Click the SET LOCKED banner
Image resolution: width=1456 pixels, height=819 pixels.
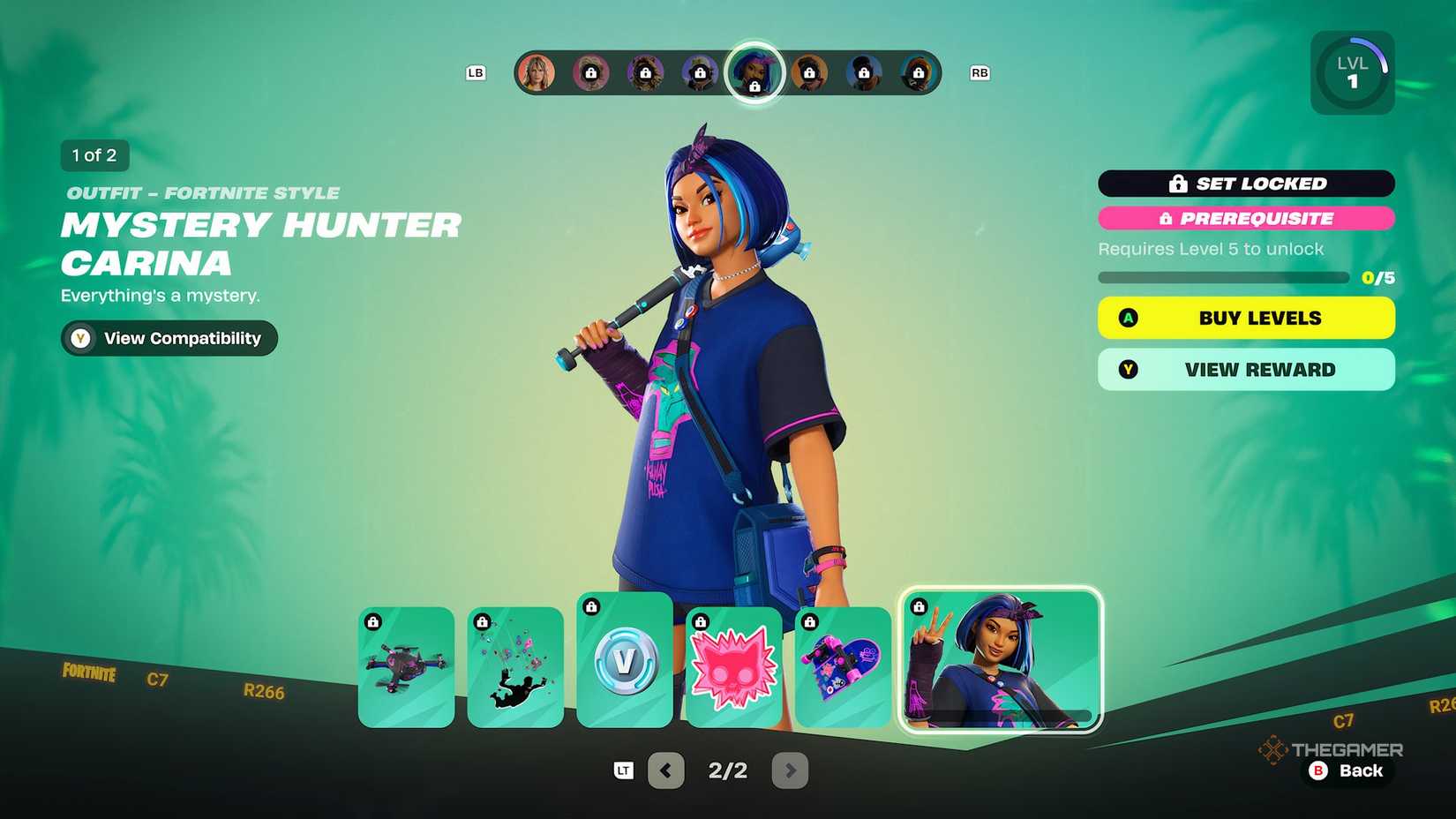coord(1245,184)
